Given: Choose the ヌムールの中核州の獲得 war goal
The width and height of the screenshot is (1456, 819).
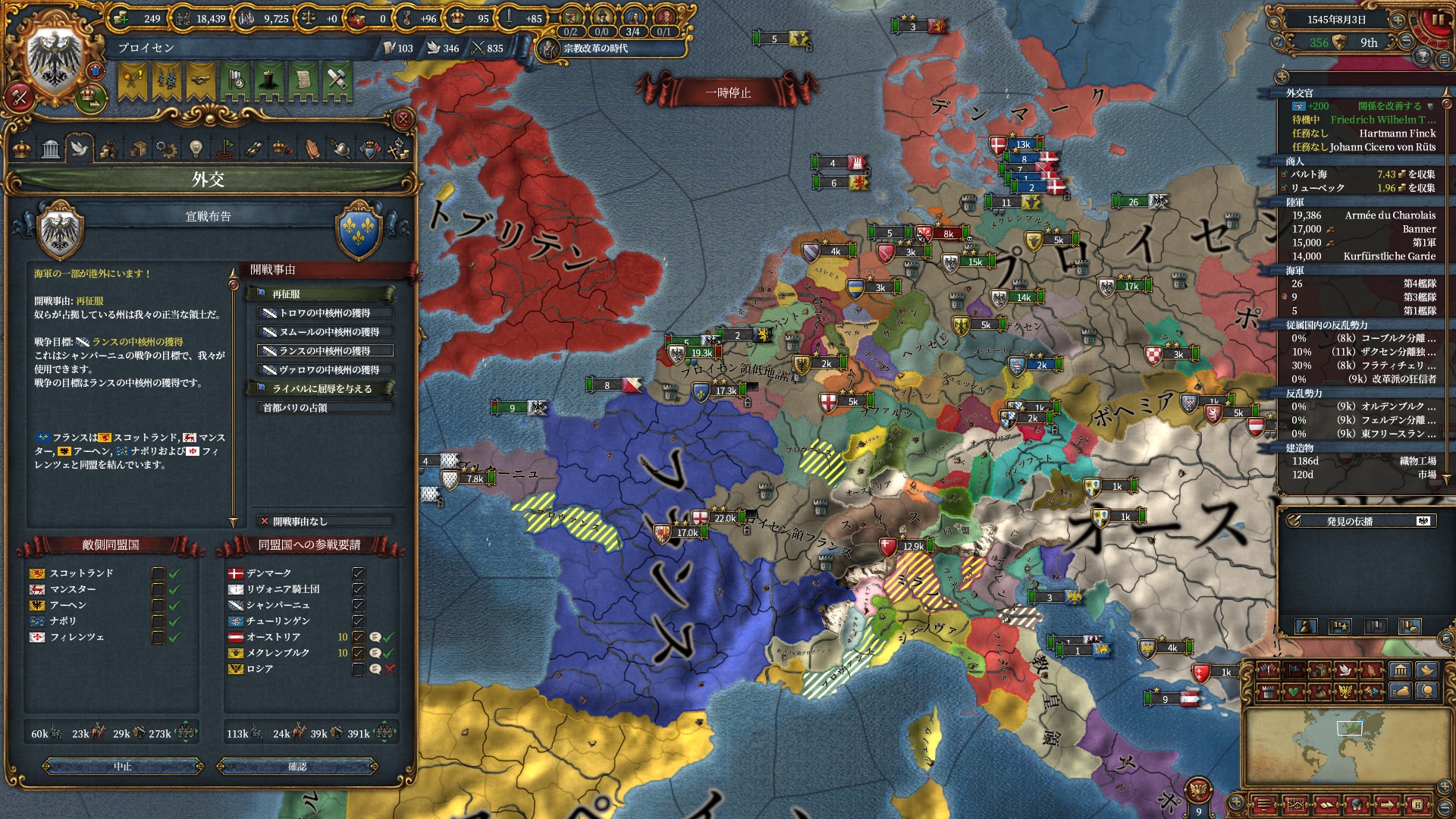Looking at the screenshot, I should coord(325,331).
